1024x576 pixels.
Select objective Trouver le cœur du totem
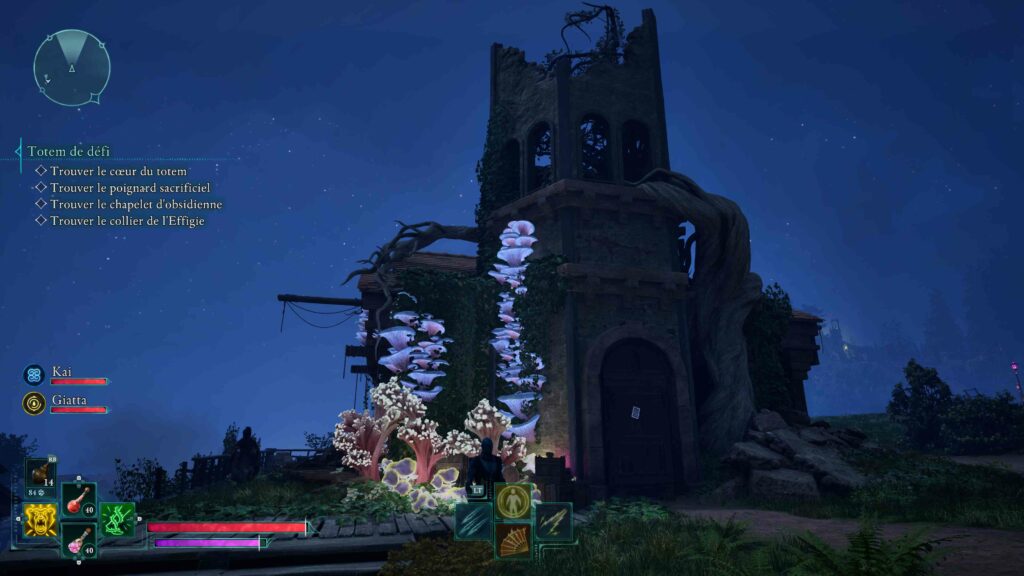point(118,171)
